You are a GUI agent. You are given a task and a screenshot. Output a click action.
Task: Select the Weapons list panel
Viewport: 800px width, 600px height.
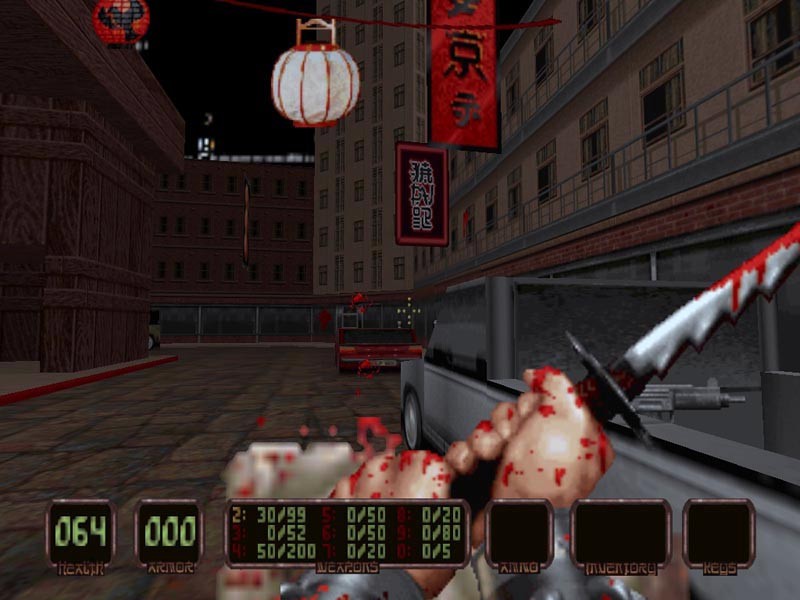[x=347, y=534]
